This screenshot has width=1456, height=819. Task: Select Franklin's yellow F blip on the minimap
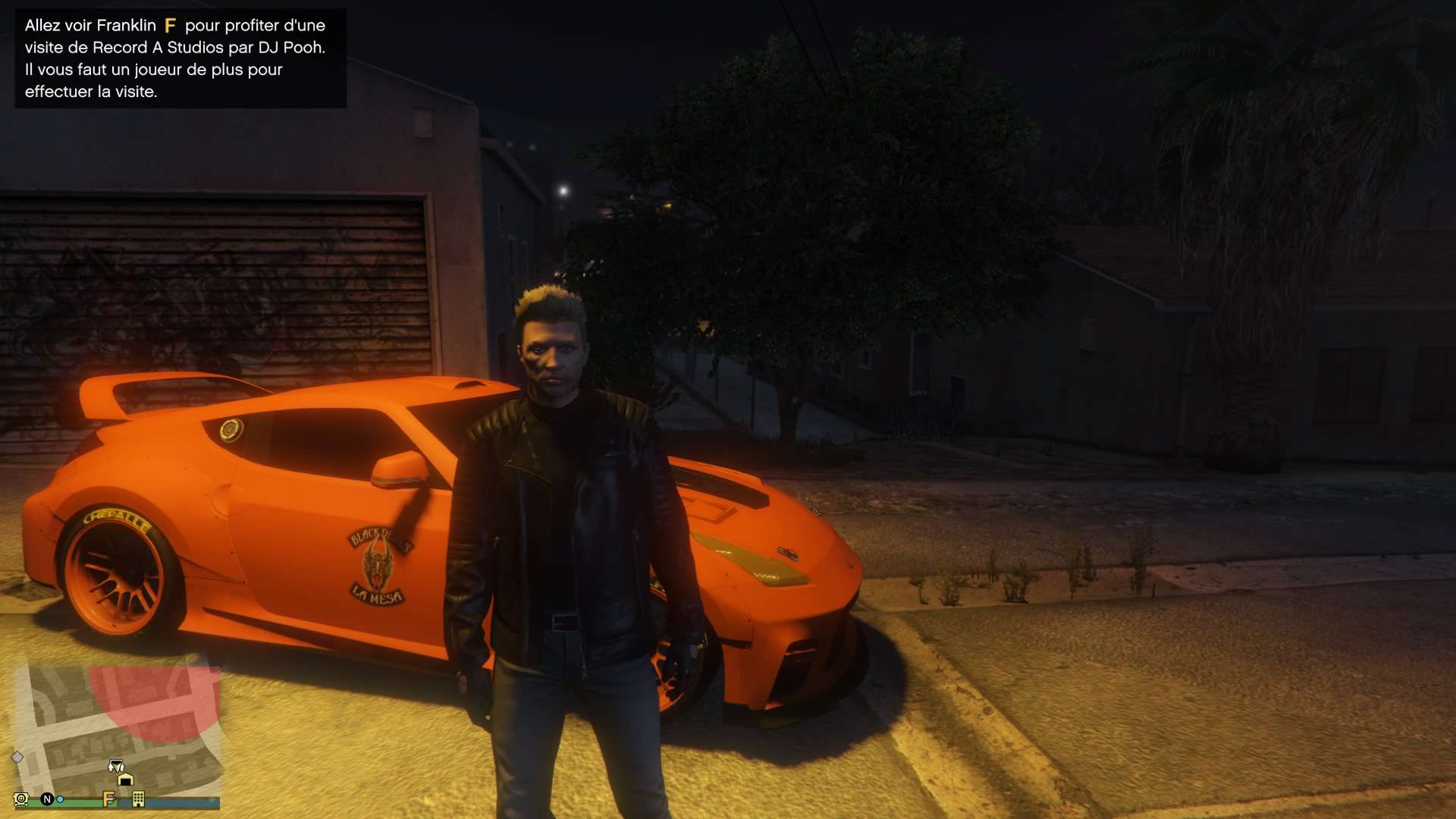(108, 799)
